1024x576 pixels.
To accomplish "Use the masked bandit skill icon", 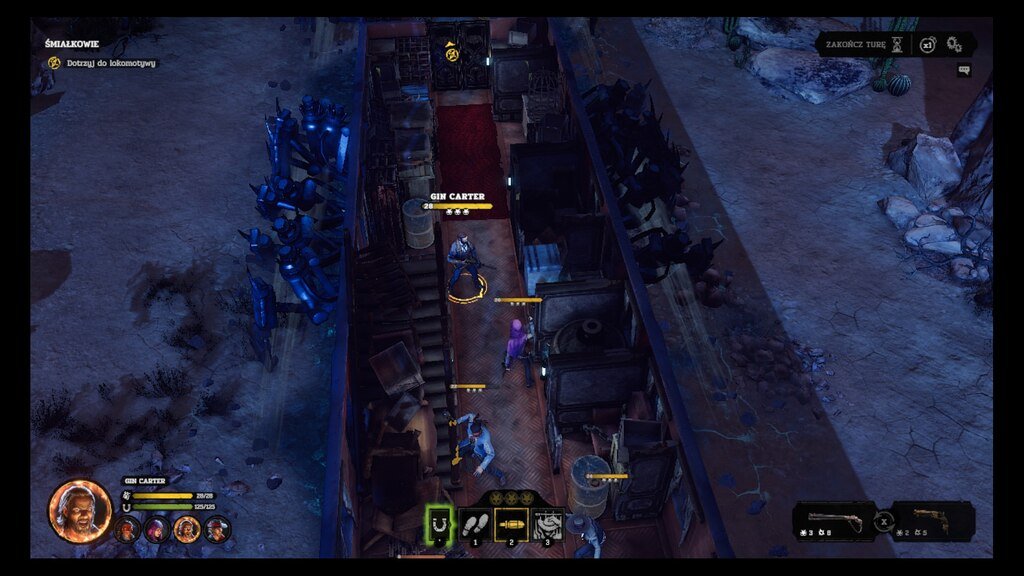I will tap(547, 522).
